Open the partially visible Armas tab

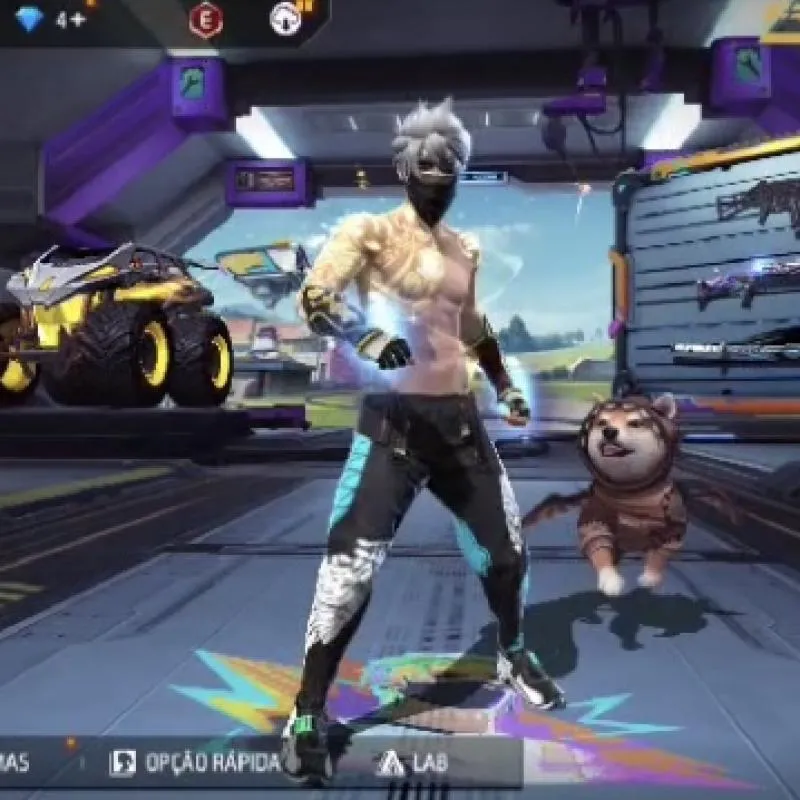point(16,763)
